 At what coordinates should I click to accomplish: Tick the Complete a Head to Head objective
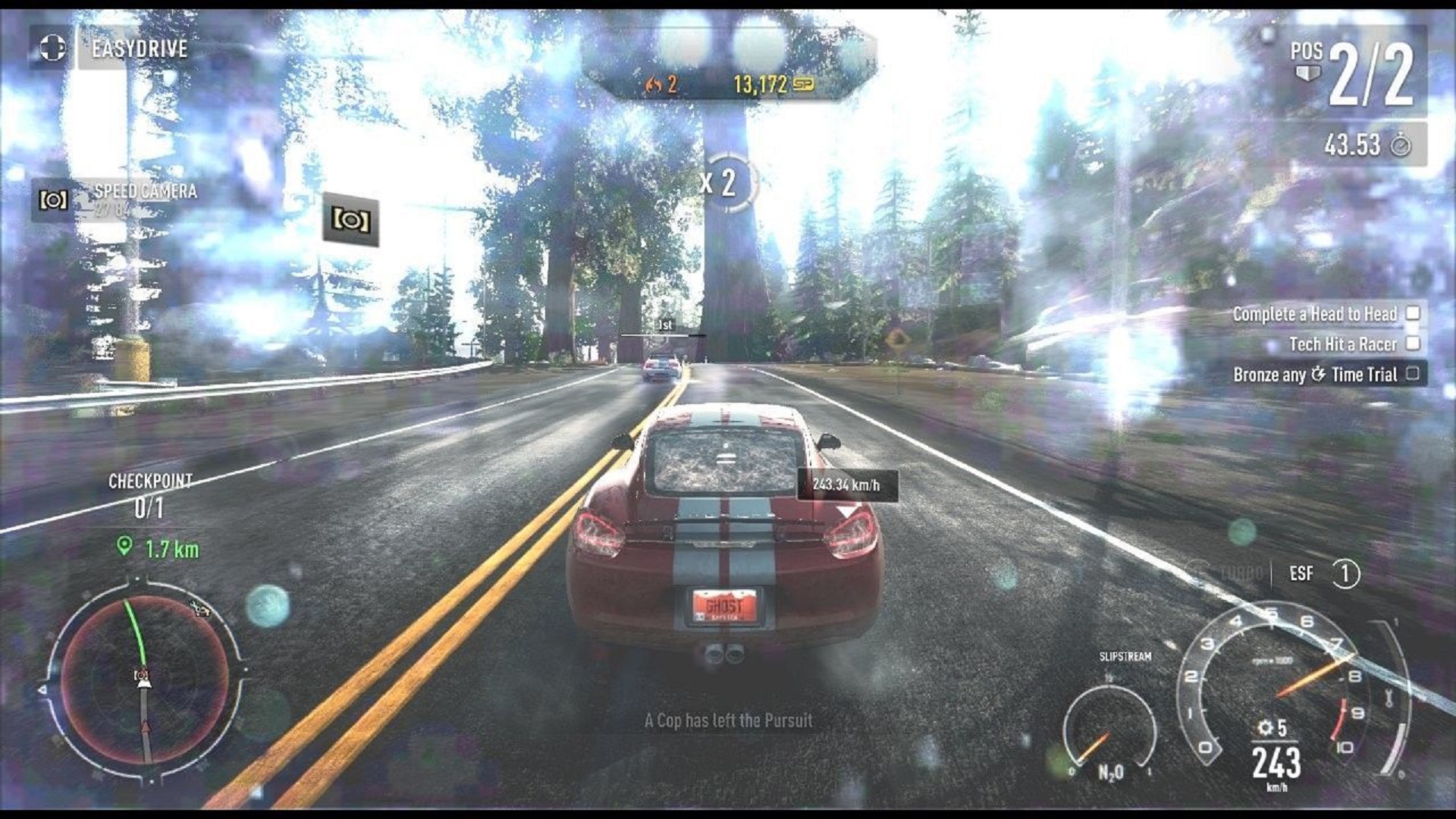coord(1413,313)
